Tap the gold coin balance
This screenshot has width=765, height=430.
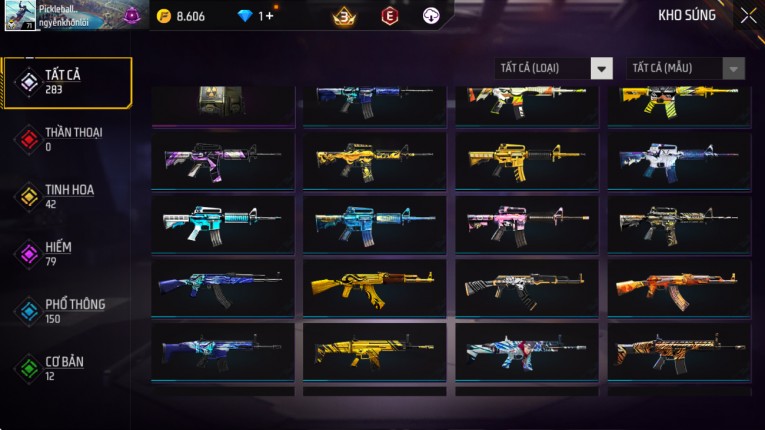[x=182, y=16]
